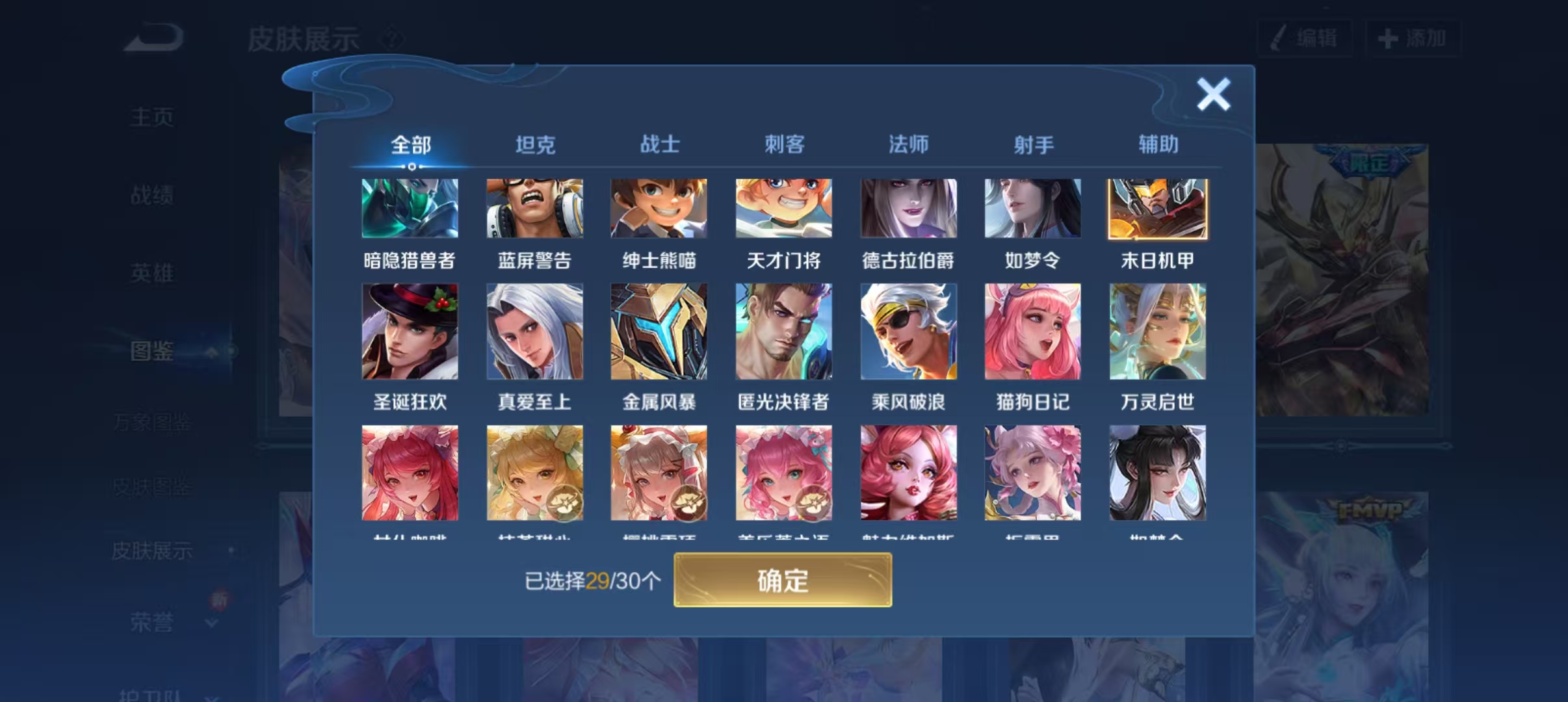Select the 金属风暴 skin icon

point(659,331)
